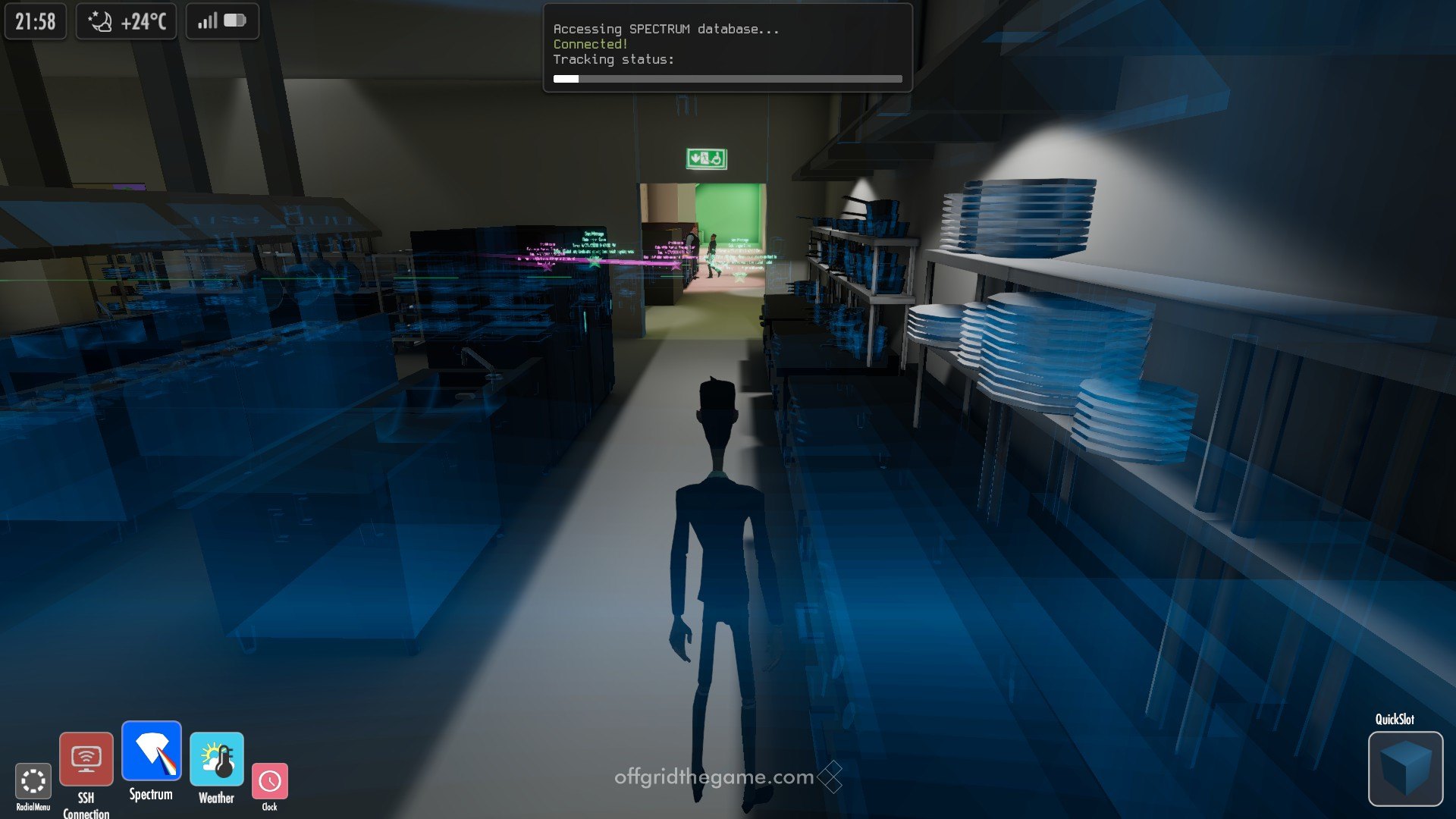
Task: Click the Tracking status progress bar
Action: pyautogui.click(x=727, y=78)
